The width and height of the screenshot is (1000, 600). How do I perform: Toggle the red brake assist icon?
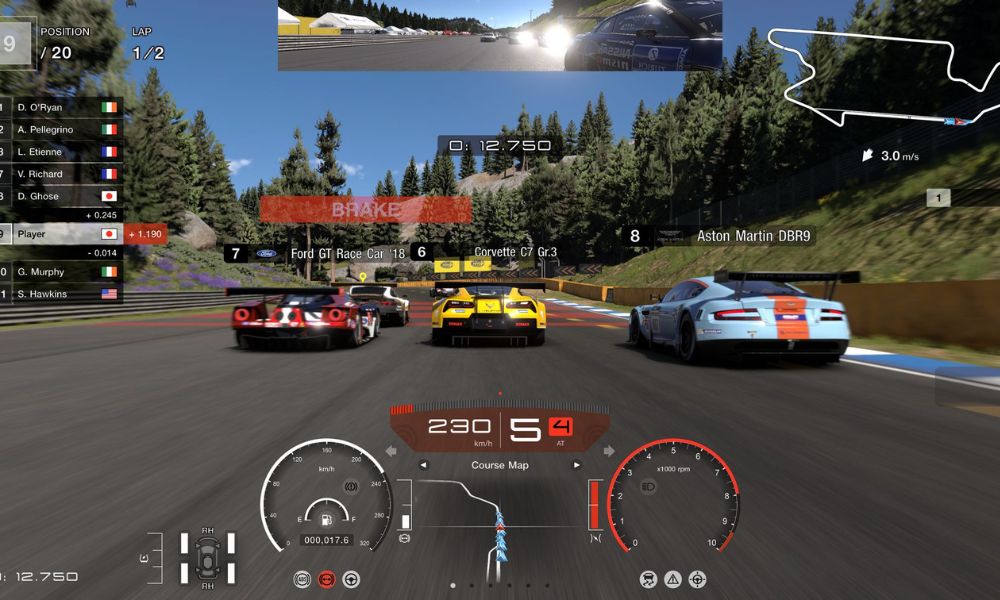[326, 579]
